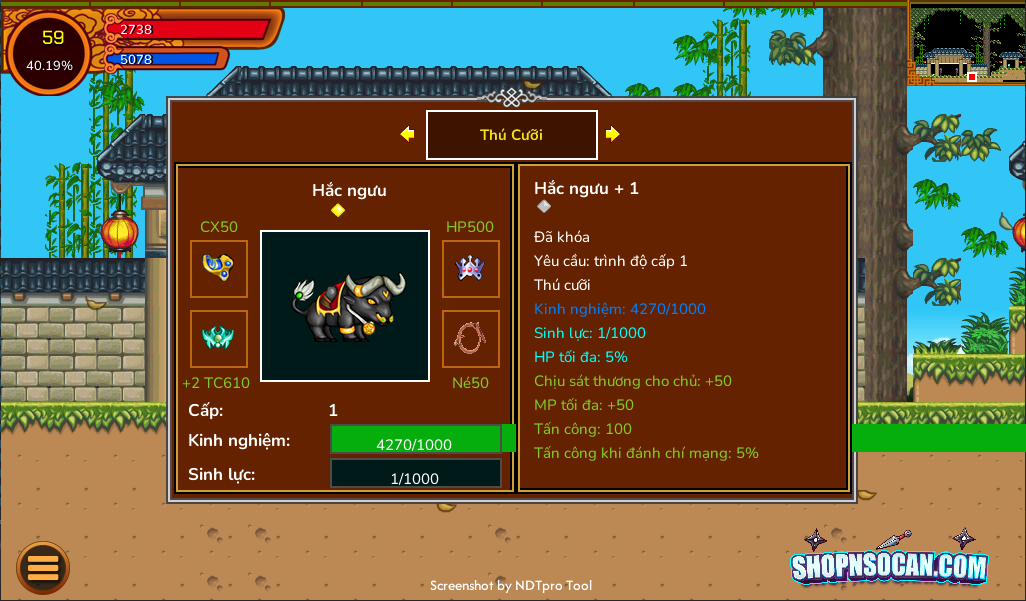This screenshot has height=601, width=1026.
Task: Click the left yellow arrow beside Thú Cưỡi
Action: point(407,134)
